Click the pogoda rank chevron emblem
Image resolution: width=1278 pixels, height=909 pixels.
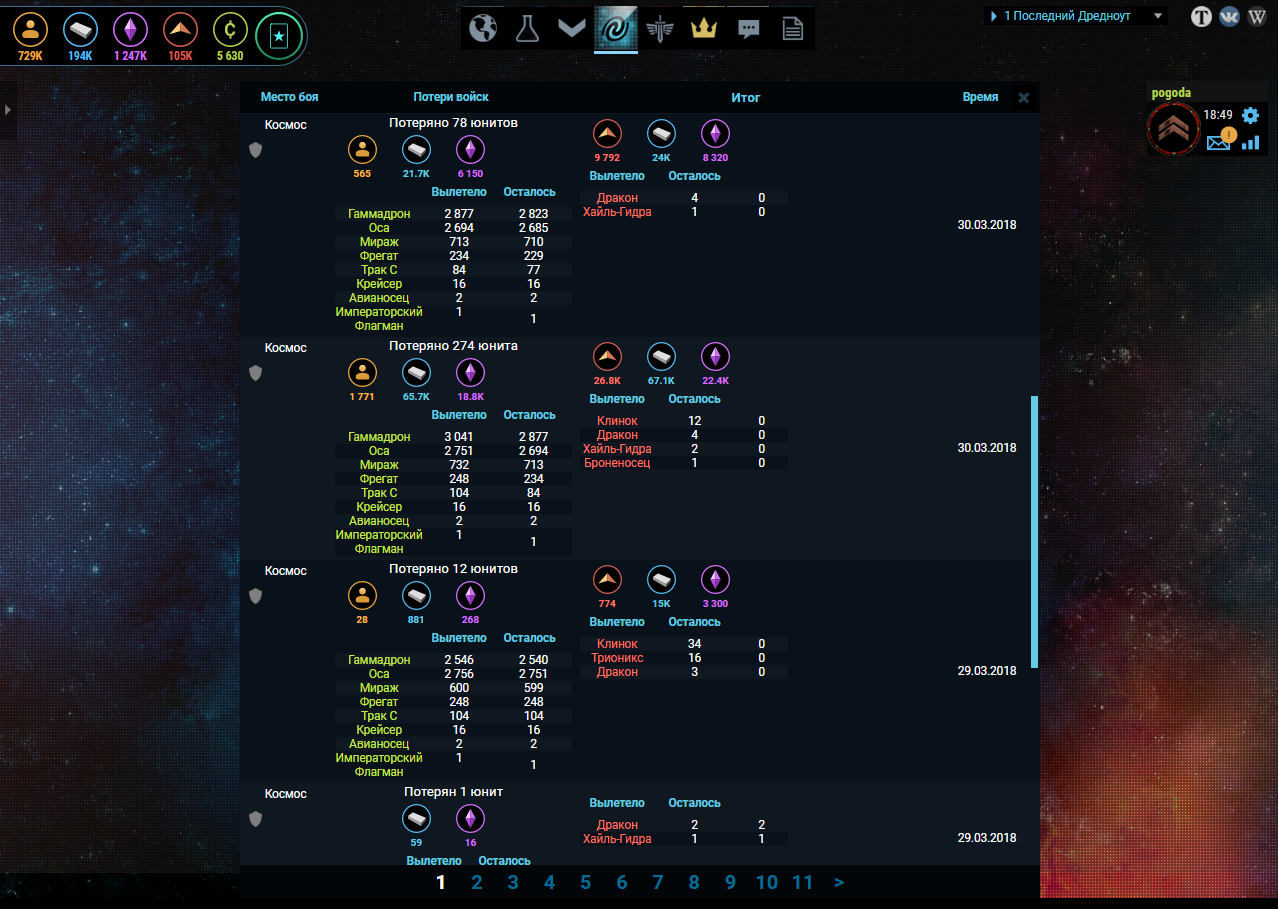(x=1173, y=128)
